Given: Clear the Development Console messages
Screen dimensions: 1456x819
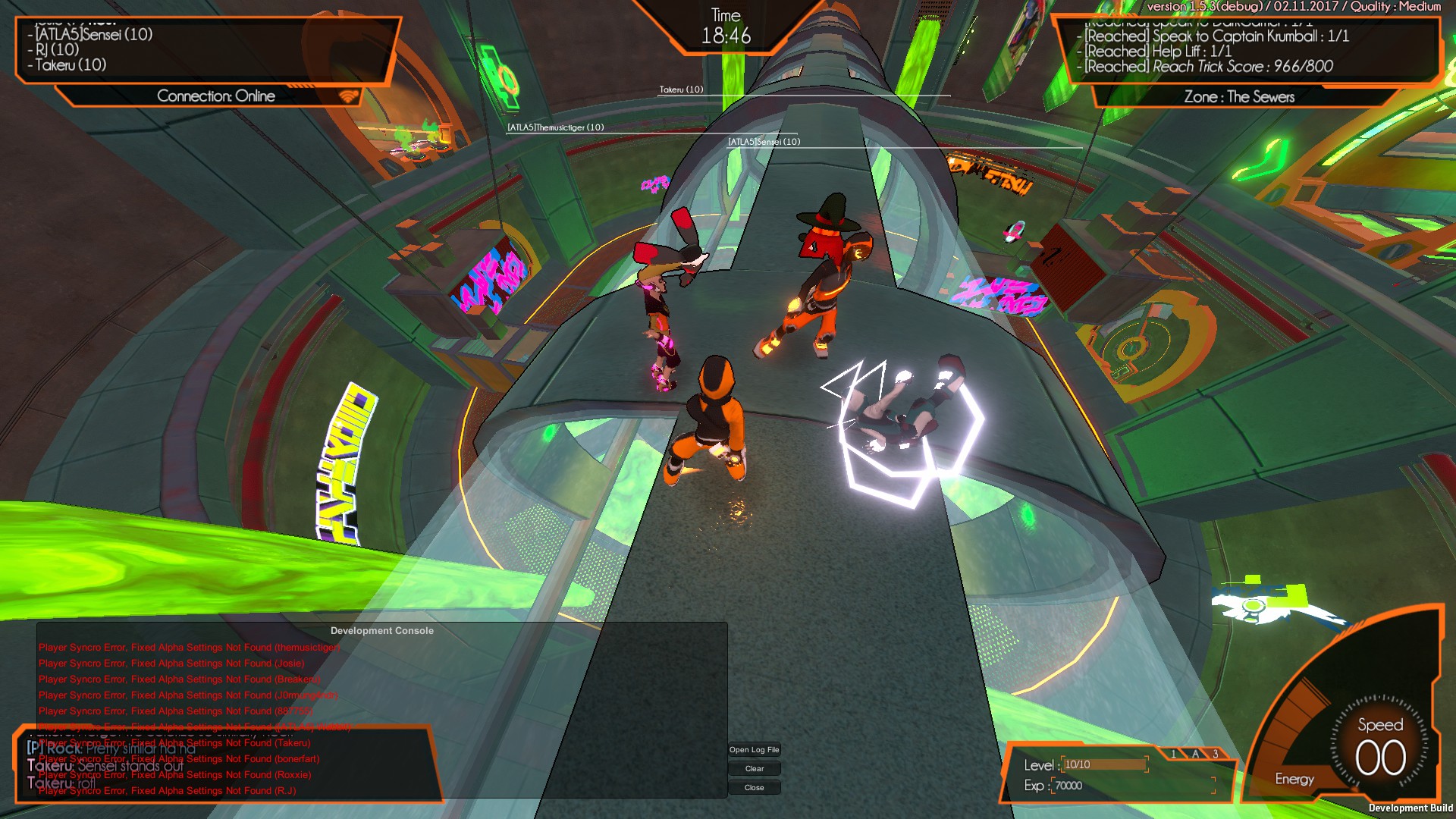Looking at the screenshot, I should click(754, 768).
